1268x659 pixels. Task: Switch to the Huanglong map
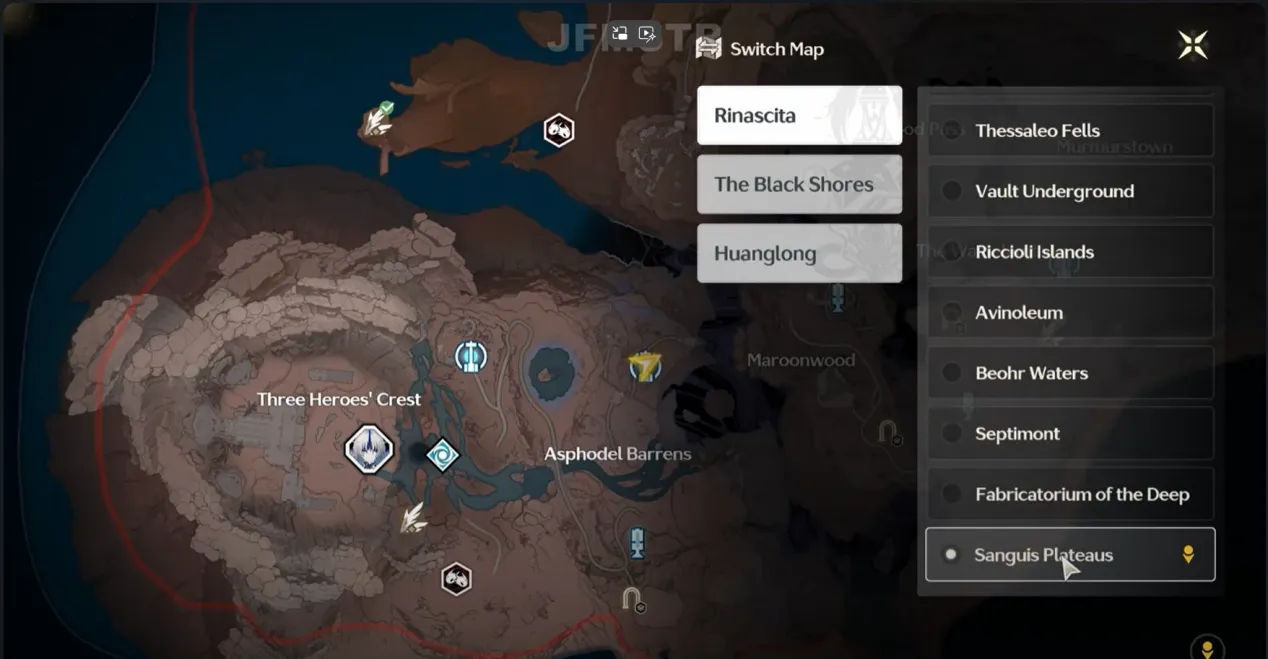click(799, 253)
